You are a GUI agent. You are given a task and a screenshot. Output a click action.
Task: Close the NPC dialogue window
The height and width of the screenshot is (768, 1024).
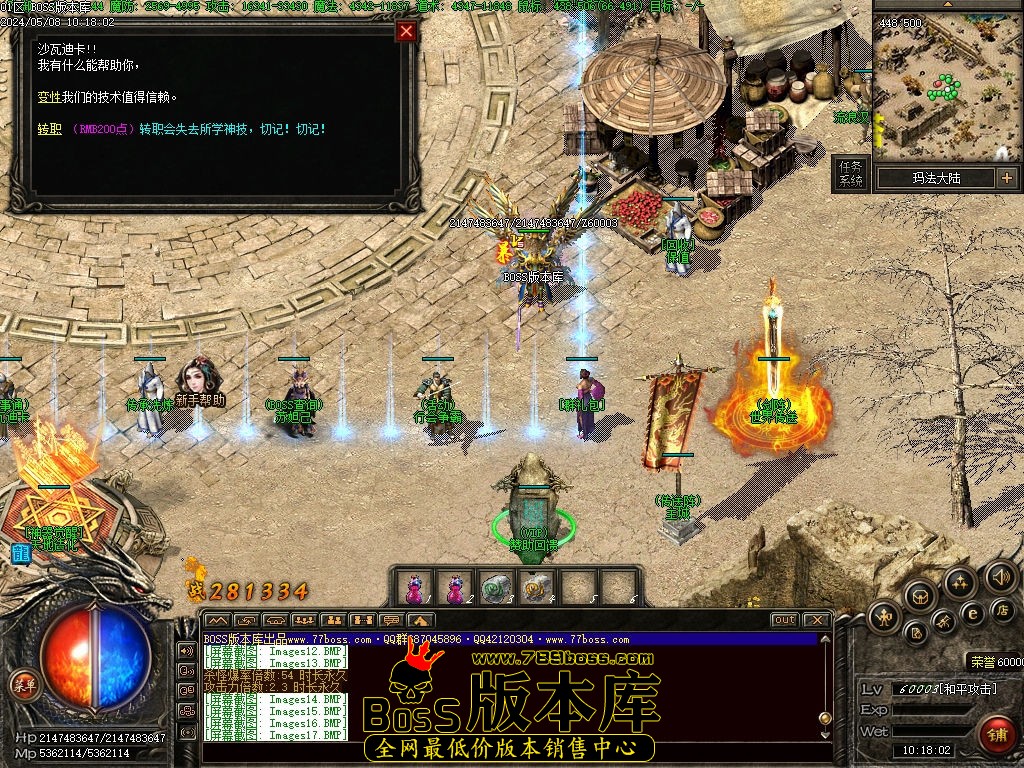(406, 31)
